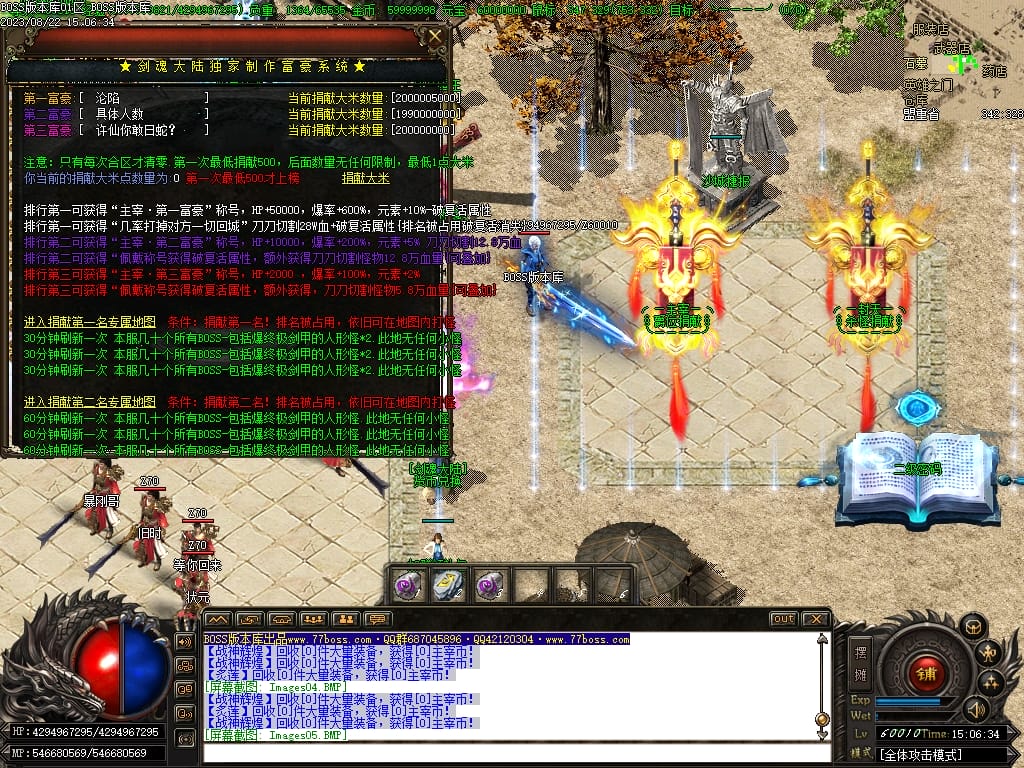1024x768 pixels.
Task: Open the red 铺 shop button
Action: 927,672
